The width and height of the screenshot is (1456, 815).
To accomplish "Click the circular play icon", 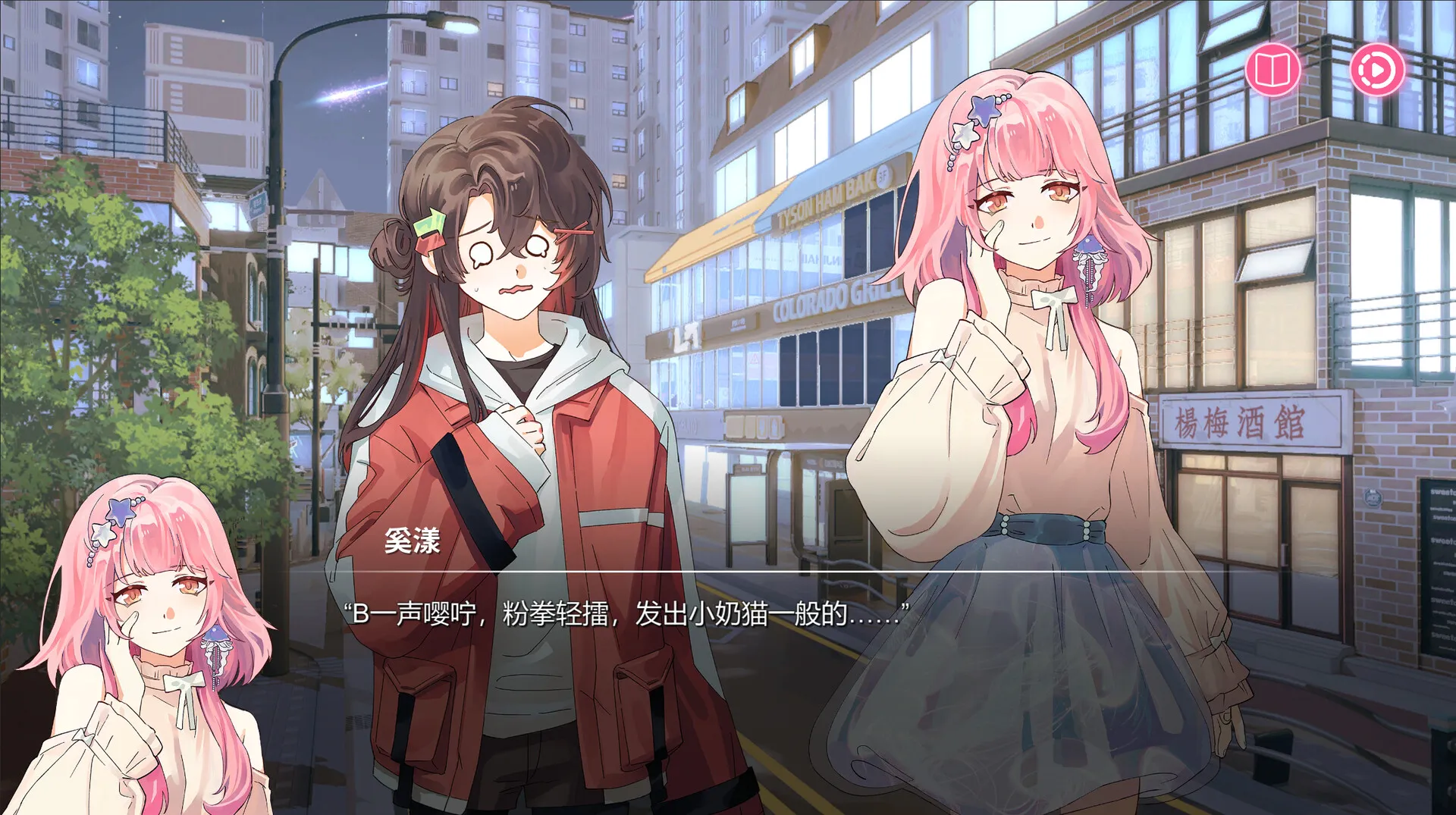I will [1378, 68].
